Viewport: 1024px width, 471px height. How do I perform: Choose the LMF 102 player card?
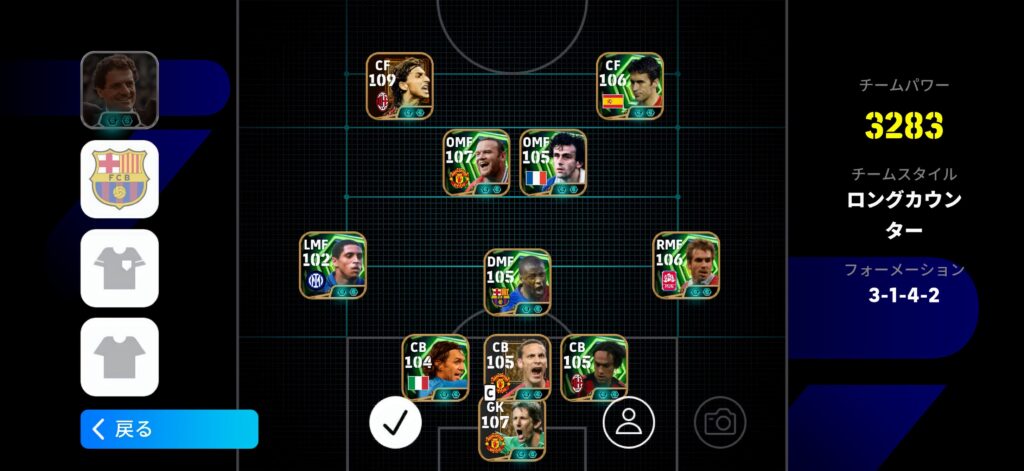click(x=333, y=266)
